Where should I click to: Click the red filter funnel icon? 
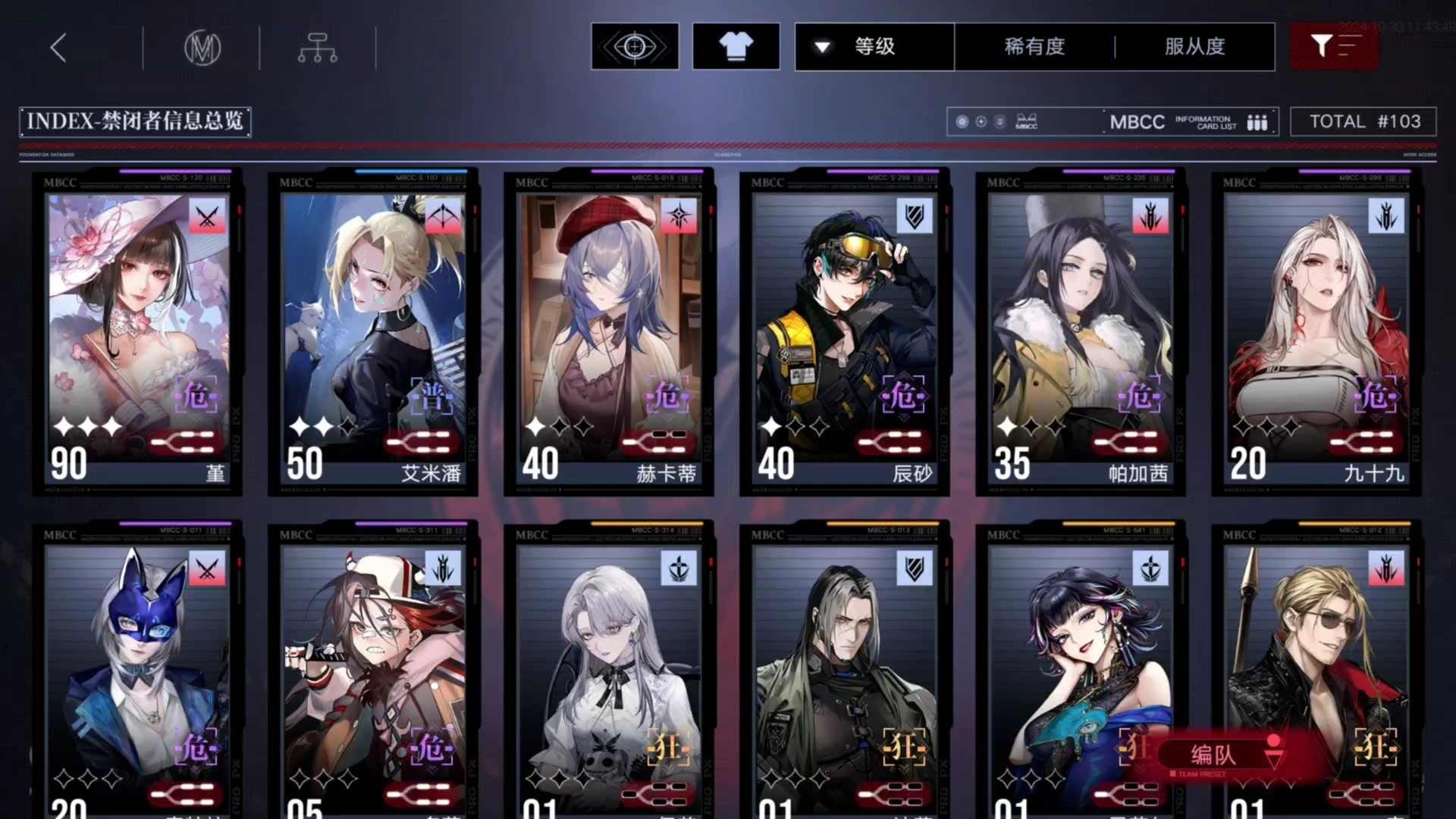[x=1333, y=45]
